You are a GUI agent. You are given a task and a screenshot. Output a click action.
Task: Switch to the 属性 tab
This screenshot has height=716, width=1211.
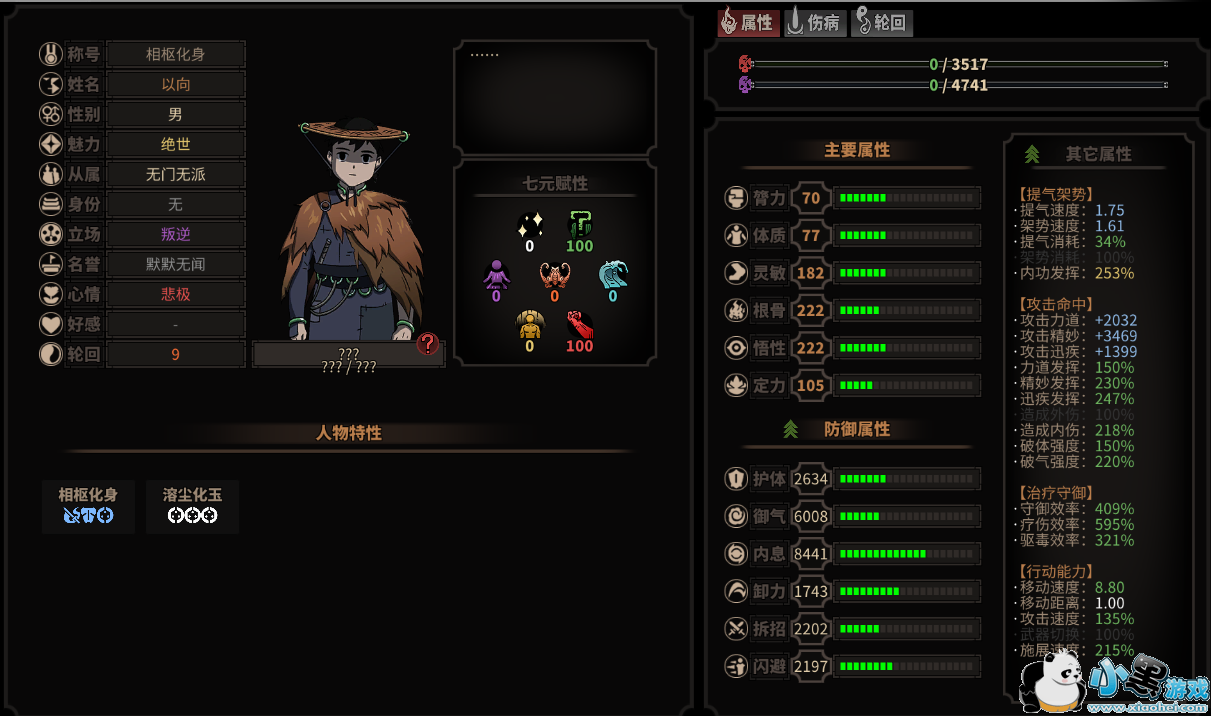tap(748, 23)
